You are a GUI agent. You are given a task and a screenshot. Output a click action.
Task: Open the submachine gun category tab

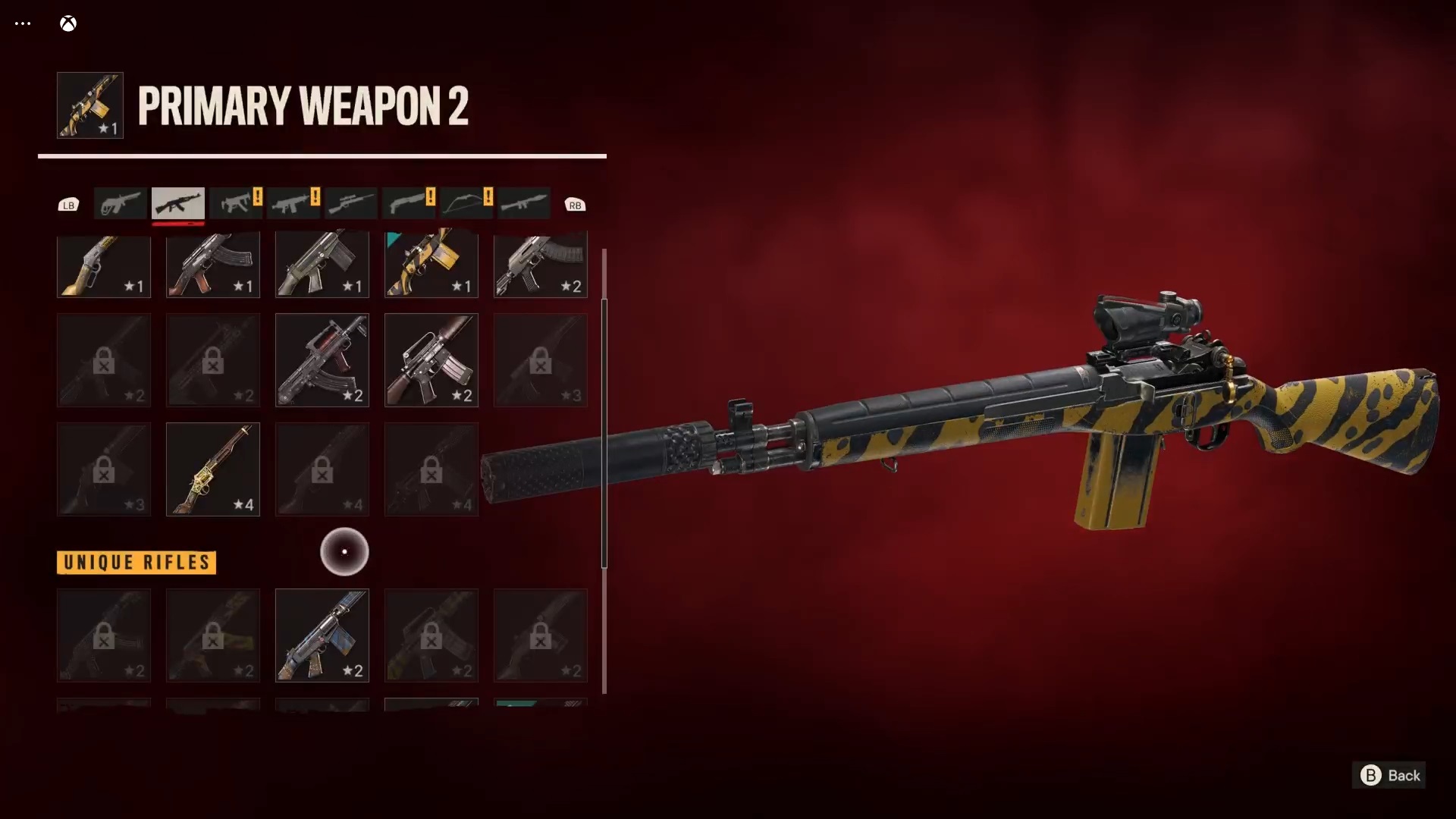(x=236, y=203)
